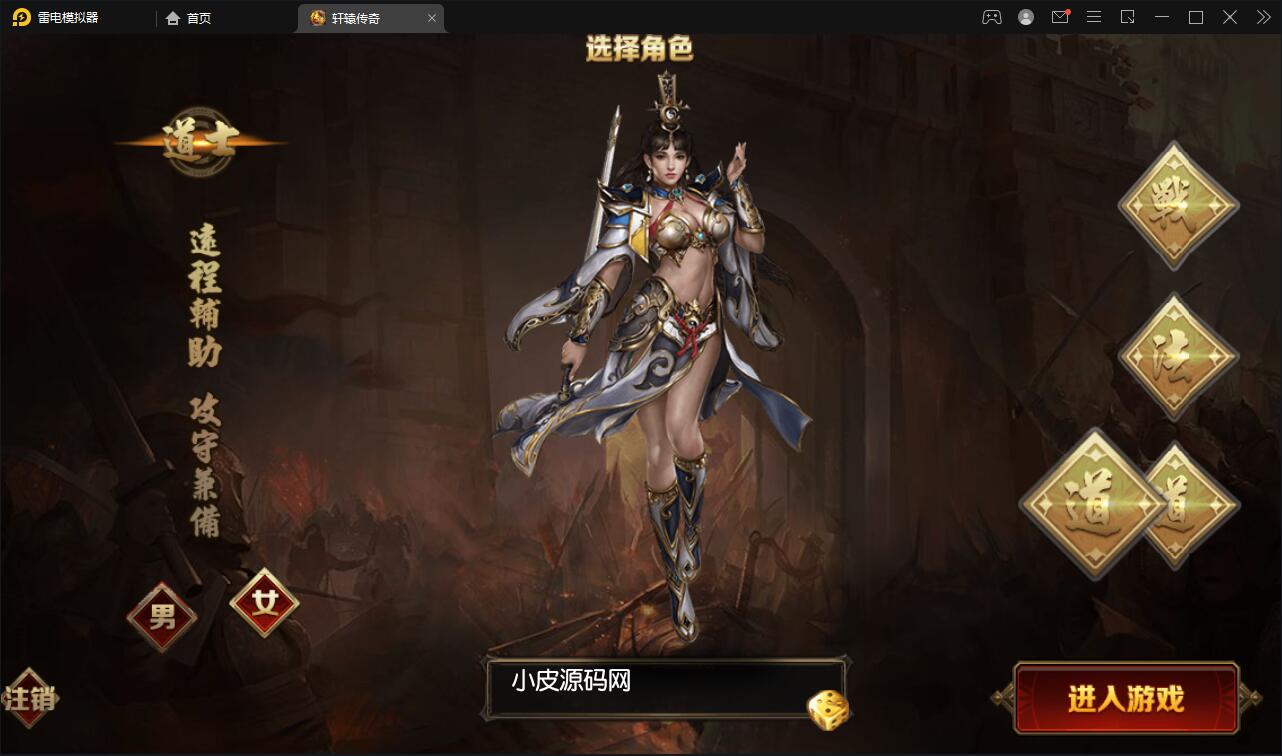Expand the >> chevron in the title bar
The height and width of the screenshot is (756, 1282).
(1262, 17)
